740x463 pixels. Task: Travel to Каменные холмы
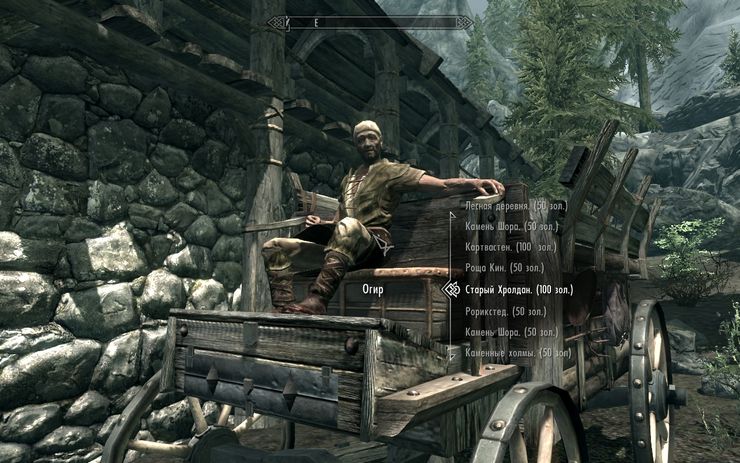point(515,353)
